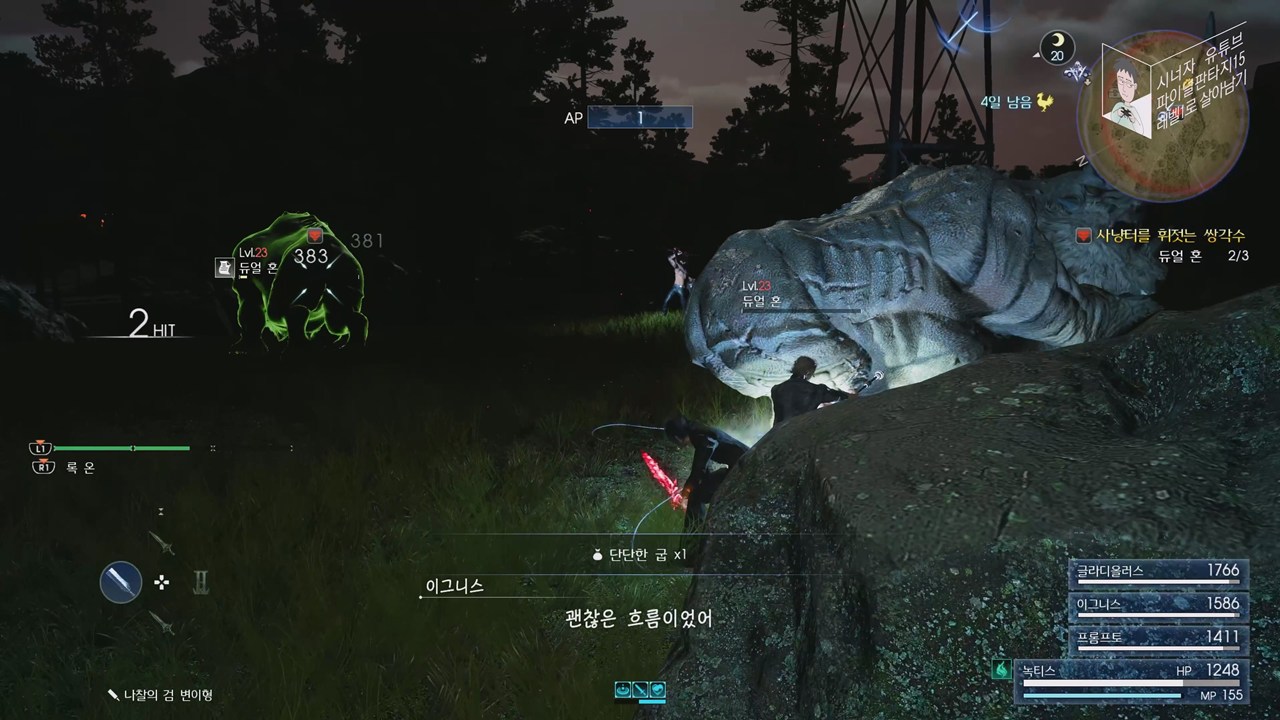Click the yellow chocobo rental days icon

[1046, 102]
